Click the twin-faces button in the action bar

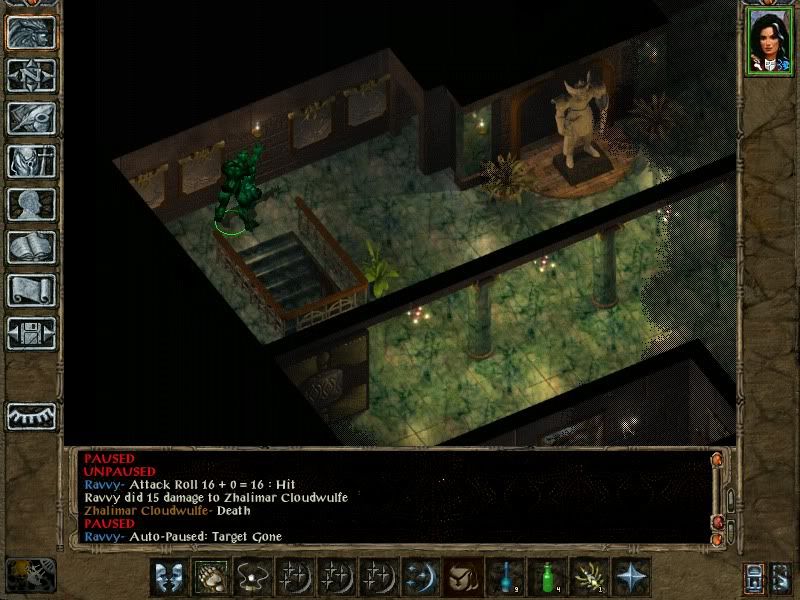168,576
